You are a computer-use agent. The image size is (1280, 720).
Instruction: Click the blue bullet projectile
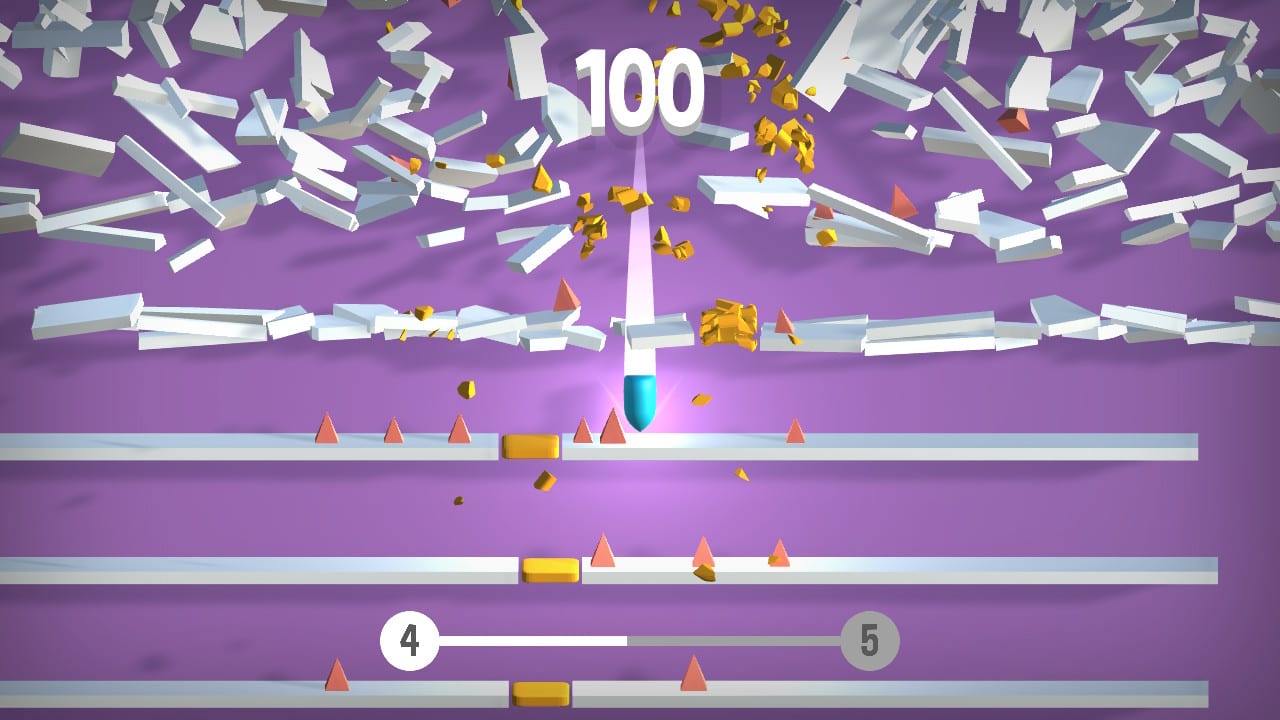(641, 400)
